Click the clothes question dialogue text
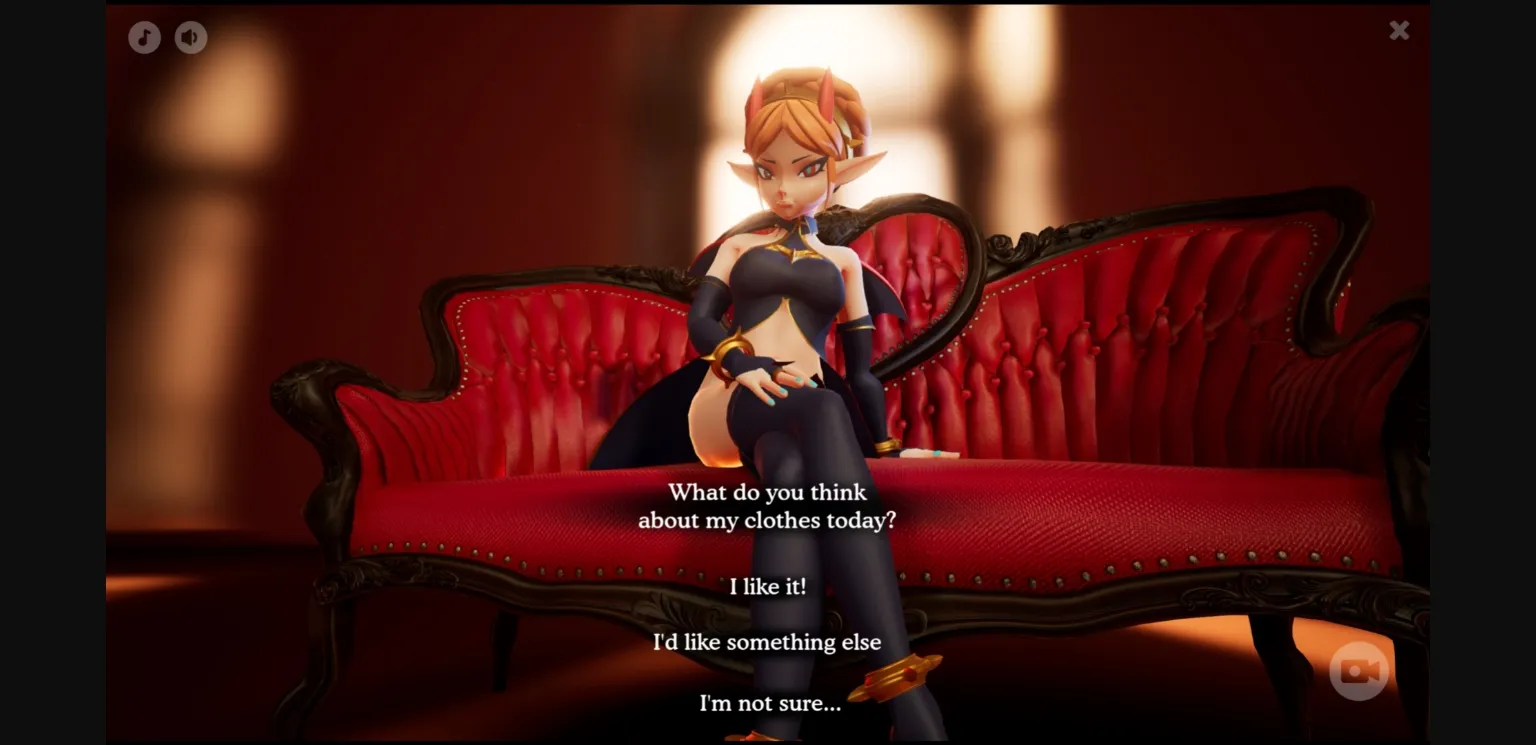This screenshot has width=1536, height=745. click(x=766, y=506)
